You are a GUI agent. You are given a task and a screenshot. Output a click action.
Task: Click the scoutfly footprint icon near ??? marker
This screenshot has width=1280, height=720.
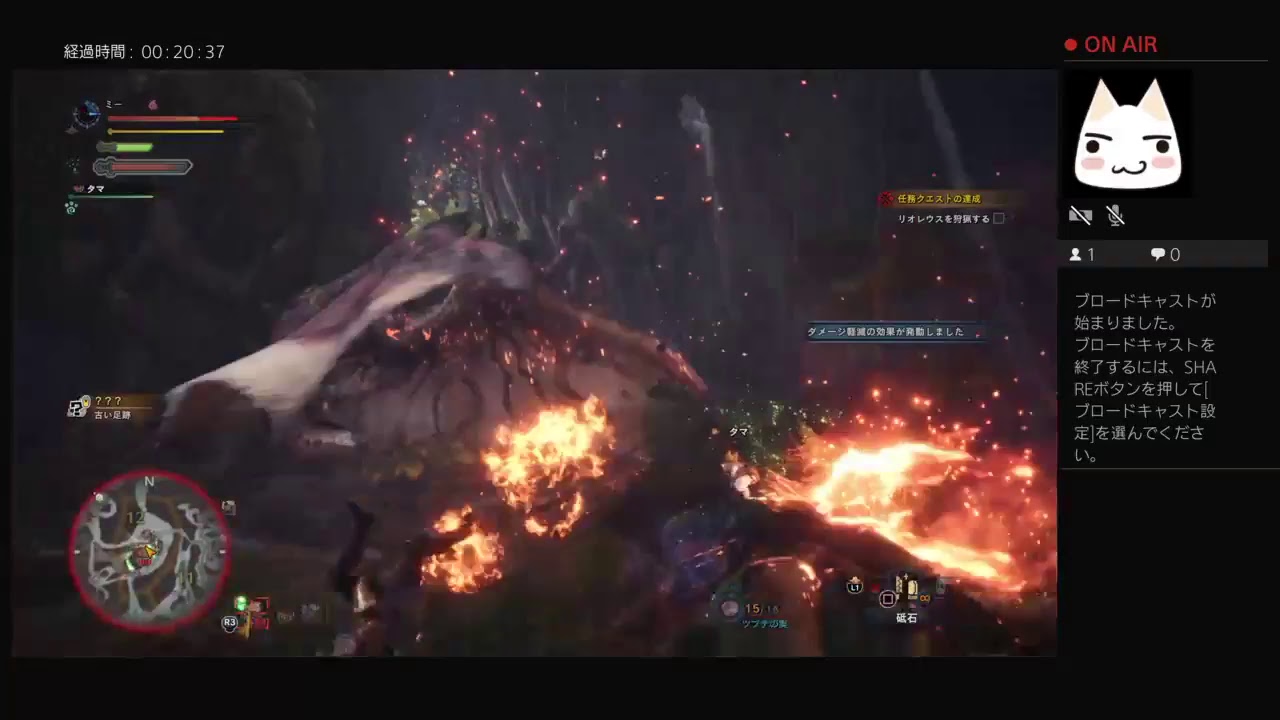[x=78, y=407]
